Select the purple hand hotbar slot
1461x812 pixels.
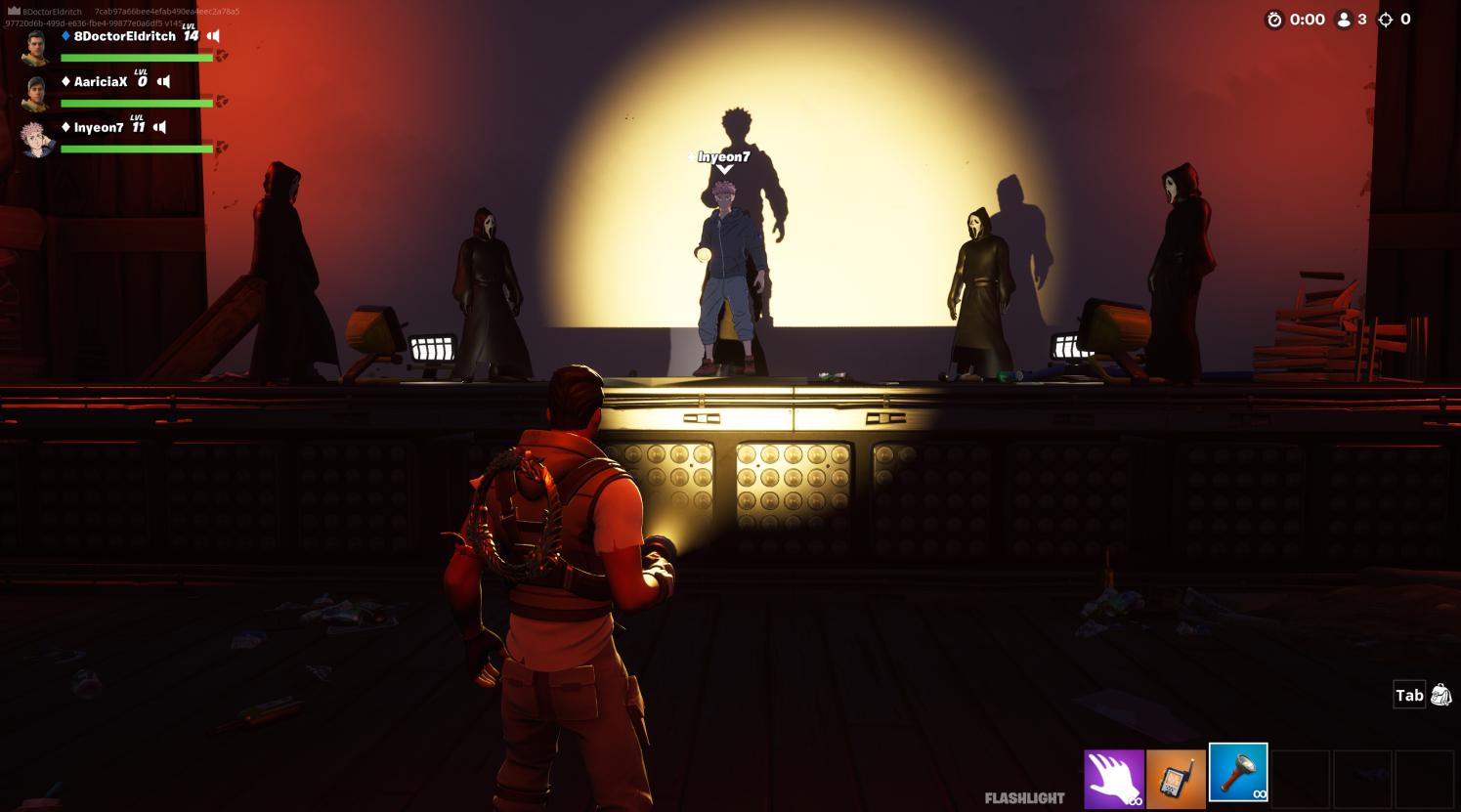(1113, 779)
